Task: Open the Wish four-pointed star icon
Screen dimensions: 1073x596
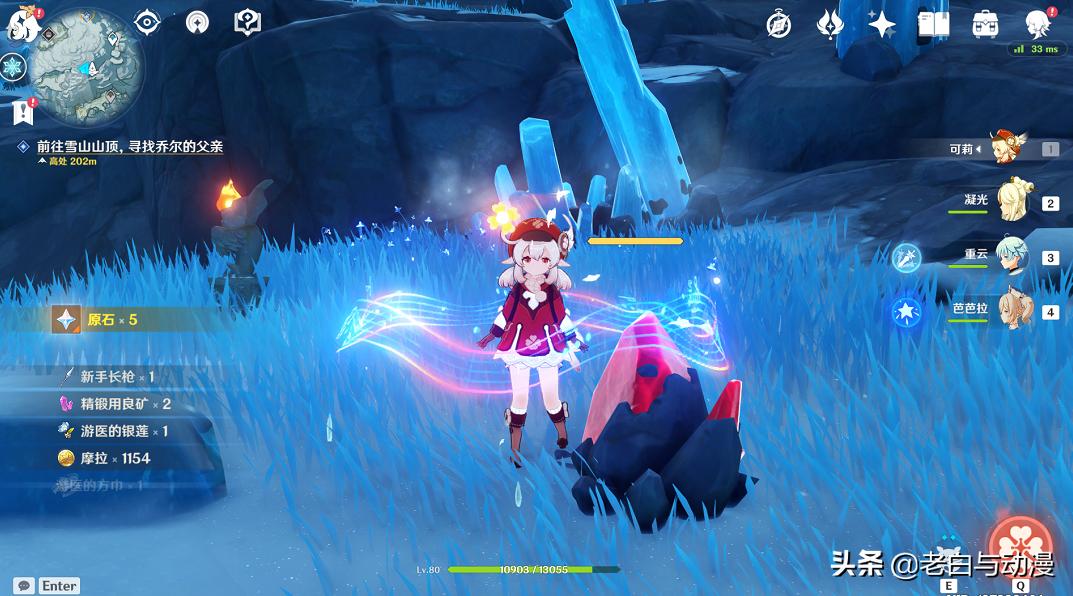Action: coord(881,24)
